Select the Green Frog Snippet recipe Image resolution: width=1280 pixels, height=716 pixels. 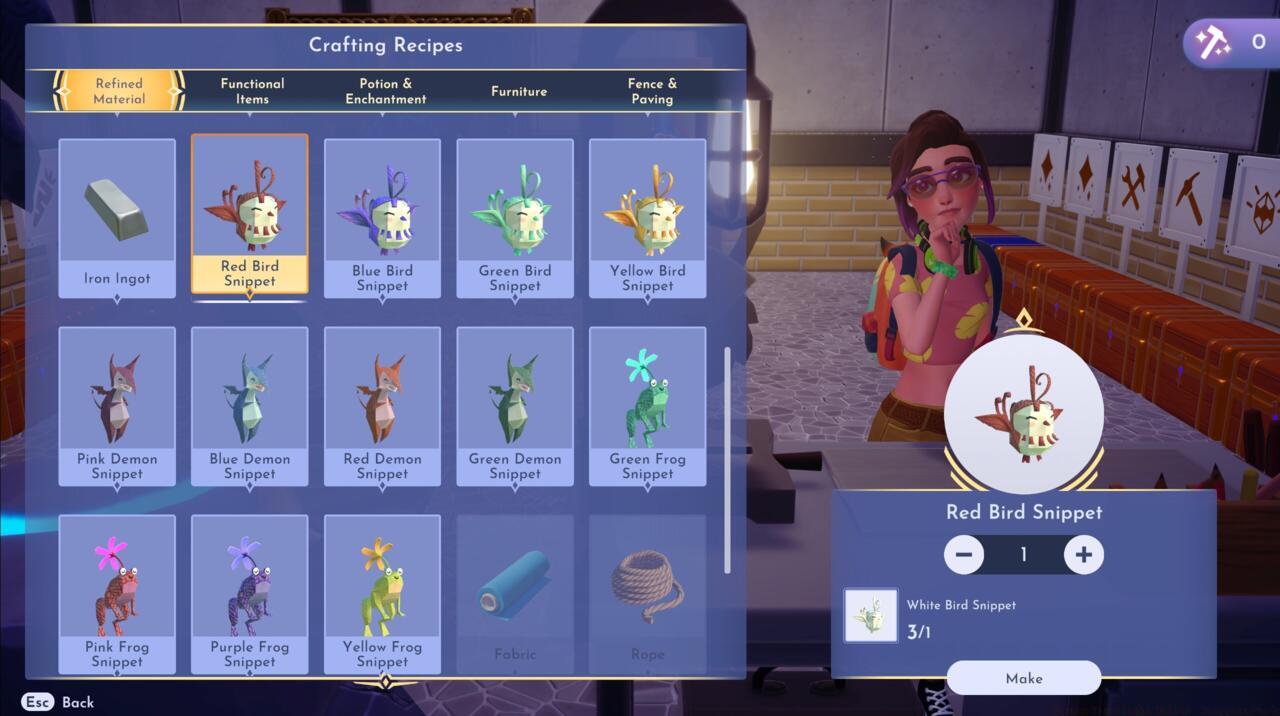click(647, 406)
